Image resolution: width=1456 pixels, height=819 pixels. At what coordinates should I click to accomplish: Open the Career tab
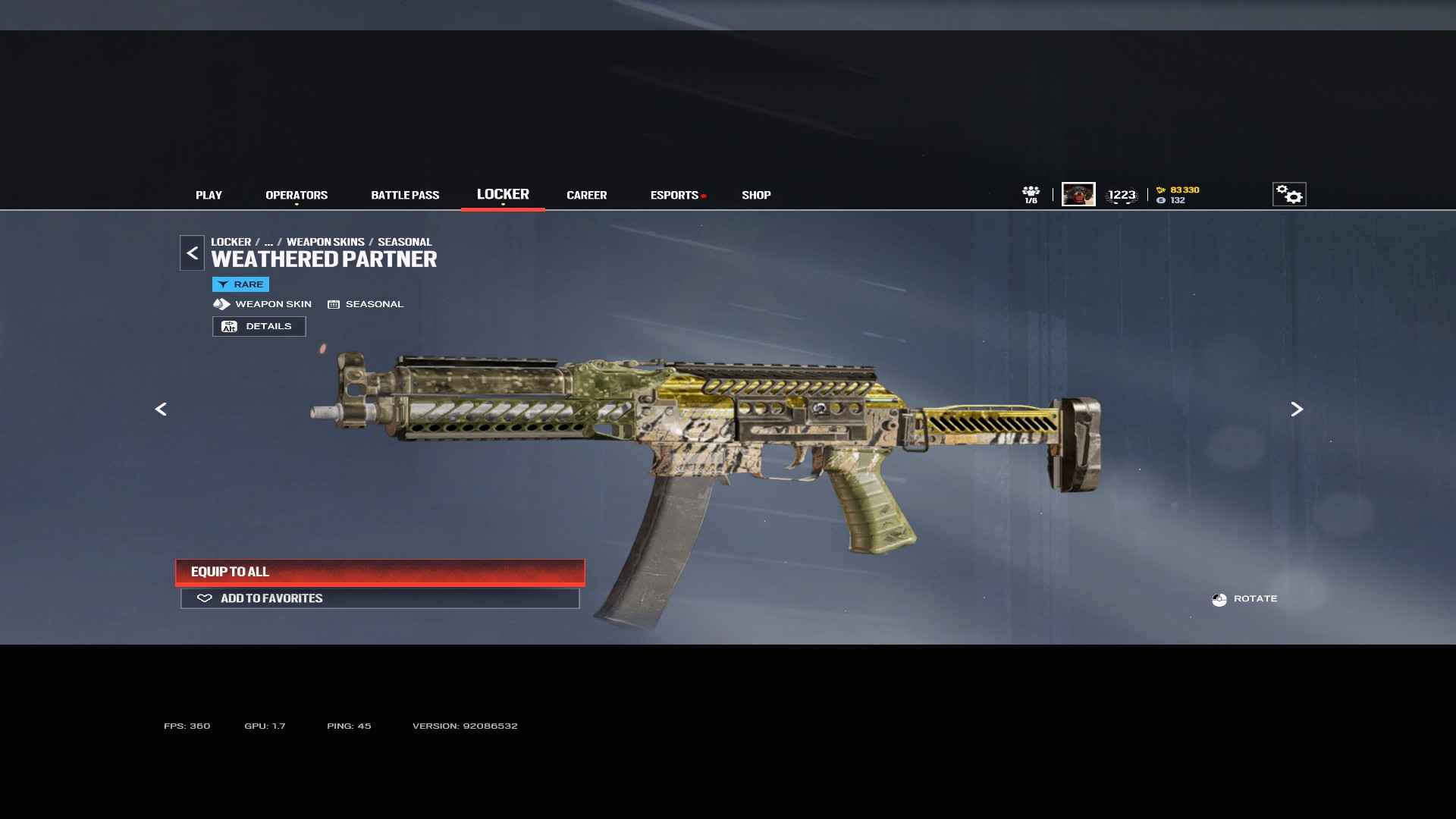click(x=586, y=196)
